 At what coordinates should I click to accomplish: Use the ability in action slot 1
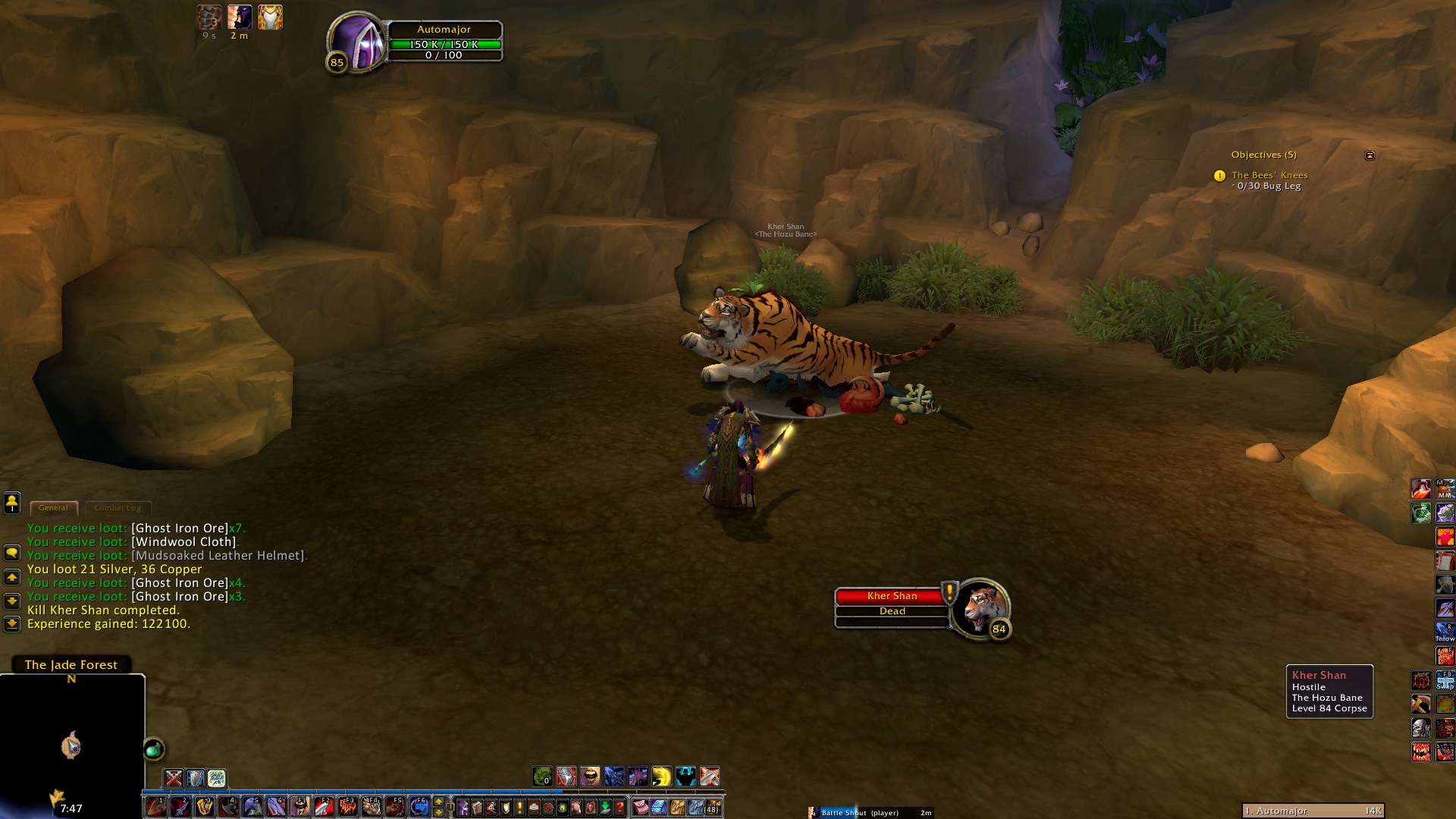pos(156,807)
